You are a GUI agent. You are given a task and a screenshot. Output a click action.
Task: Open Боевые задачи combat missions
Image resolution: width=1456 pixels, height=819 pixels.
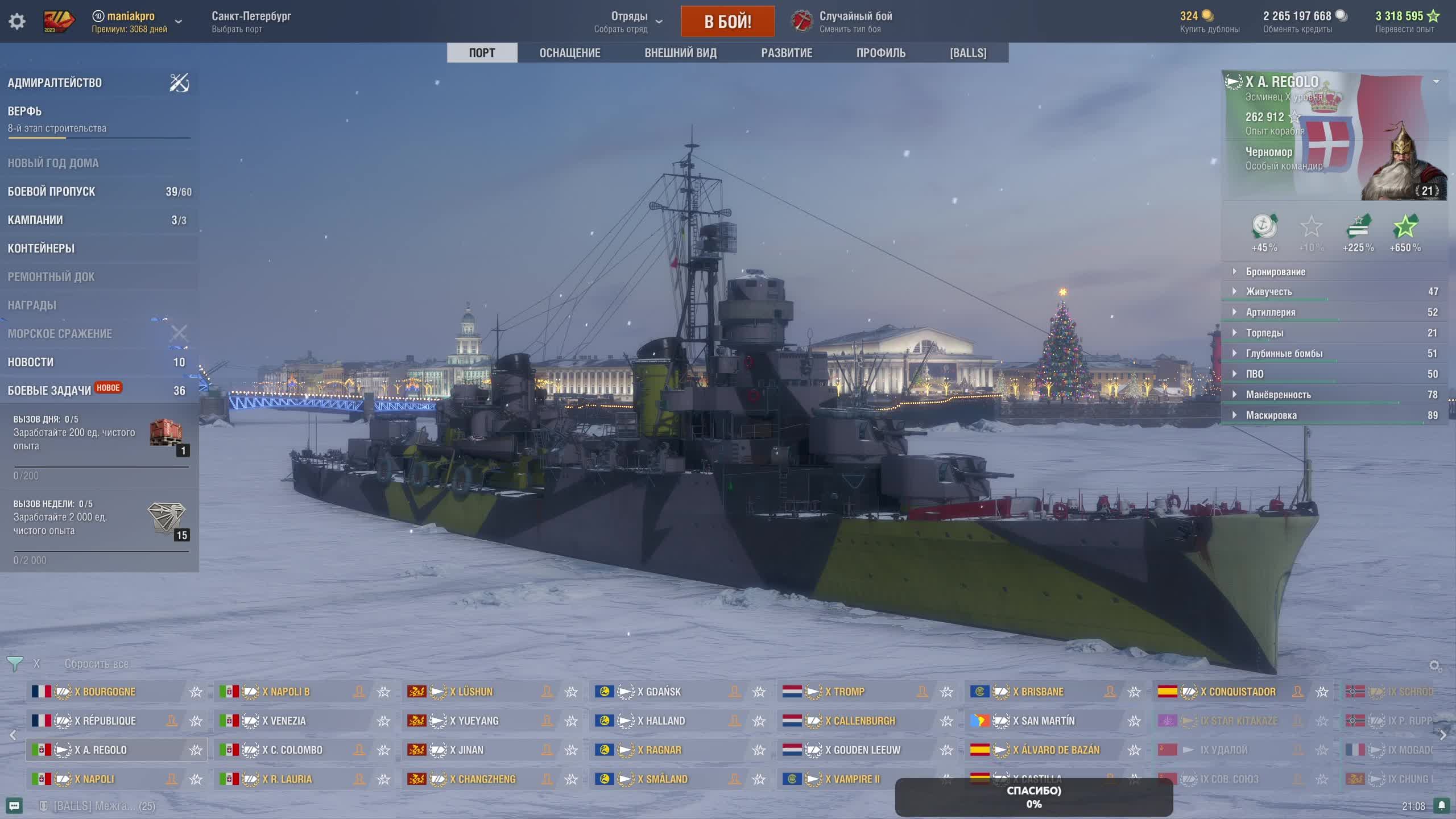49,391
